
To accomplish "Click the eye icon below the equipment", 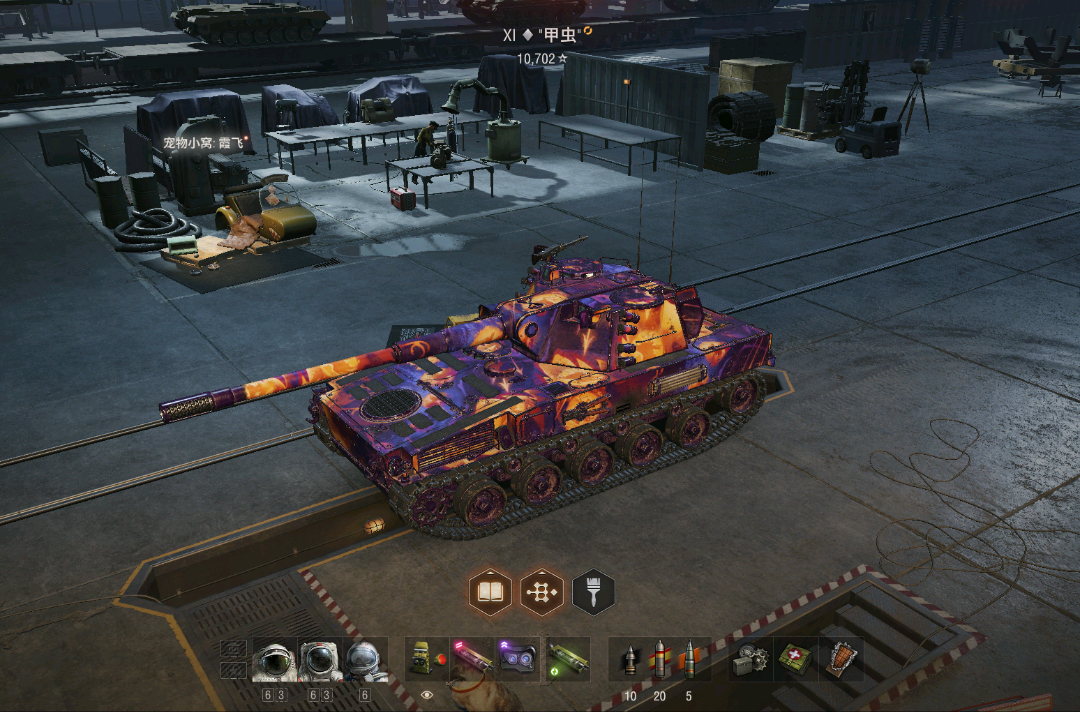I will pos(428,693).
